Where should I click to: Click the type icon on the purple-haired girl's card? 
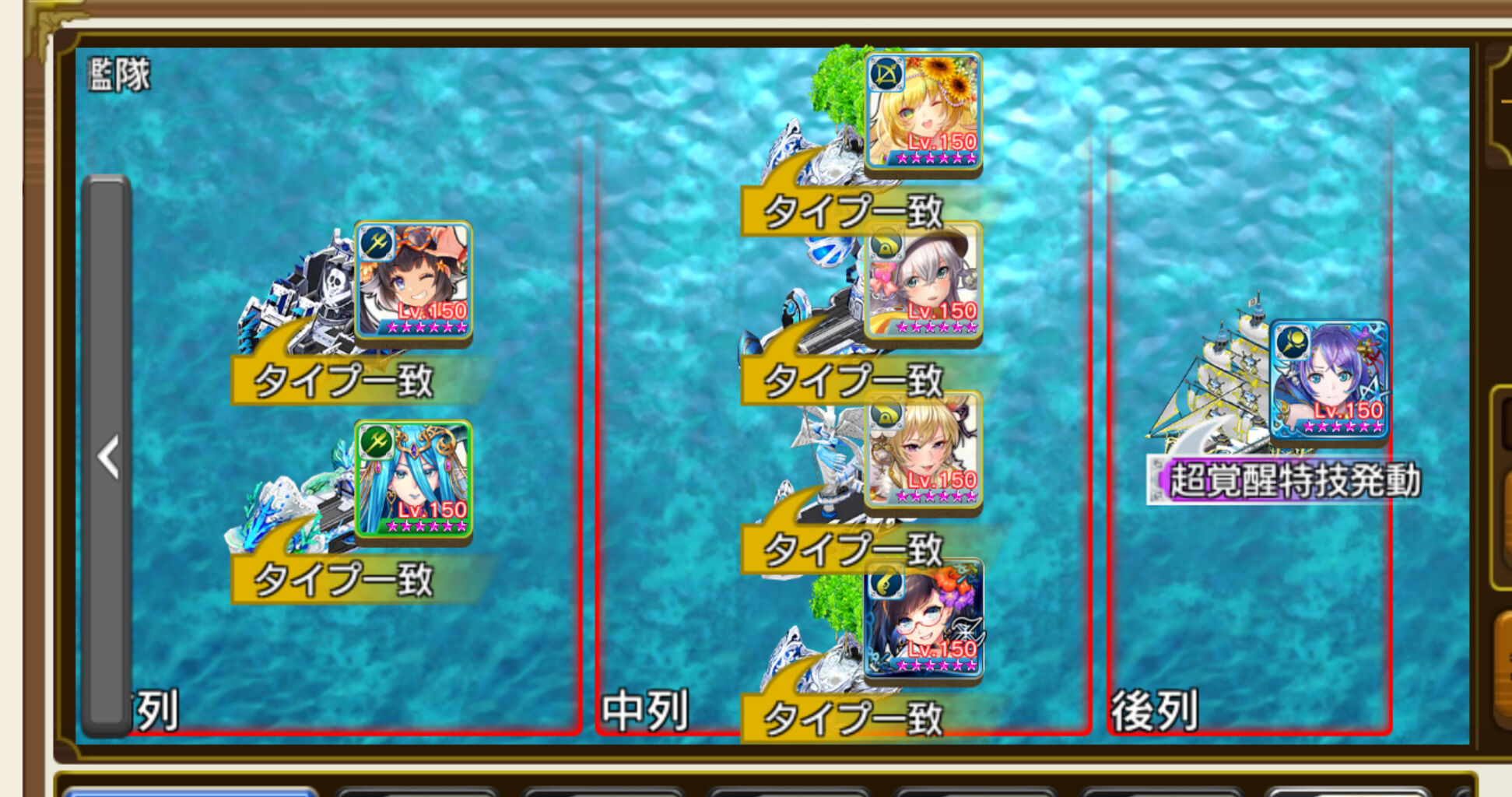pos(1294,343)
